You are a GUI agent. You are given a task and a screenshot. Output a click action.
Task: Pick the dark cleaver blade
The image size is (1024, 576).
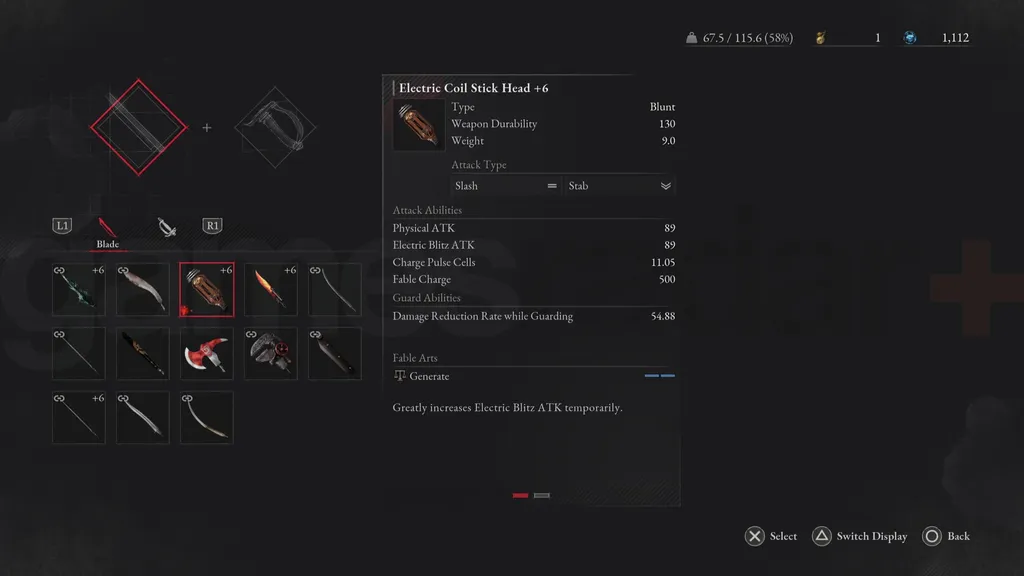click(x=335, y=354)
